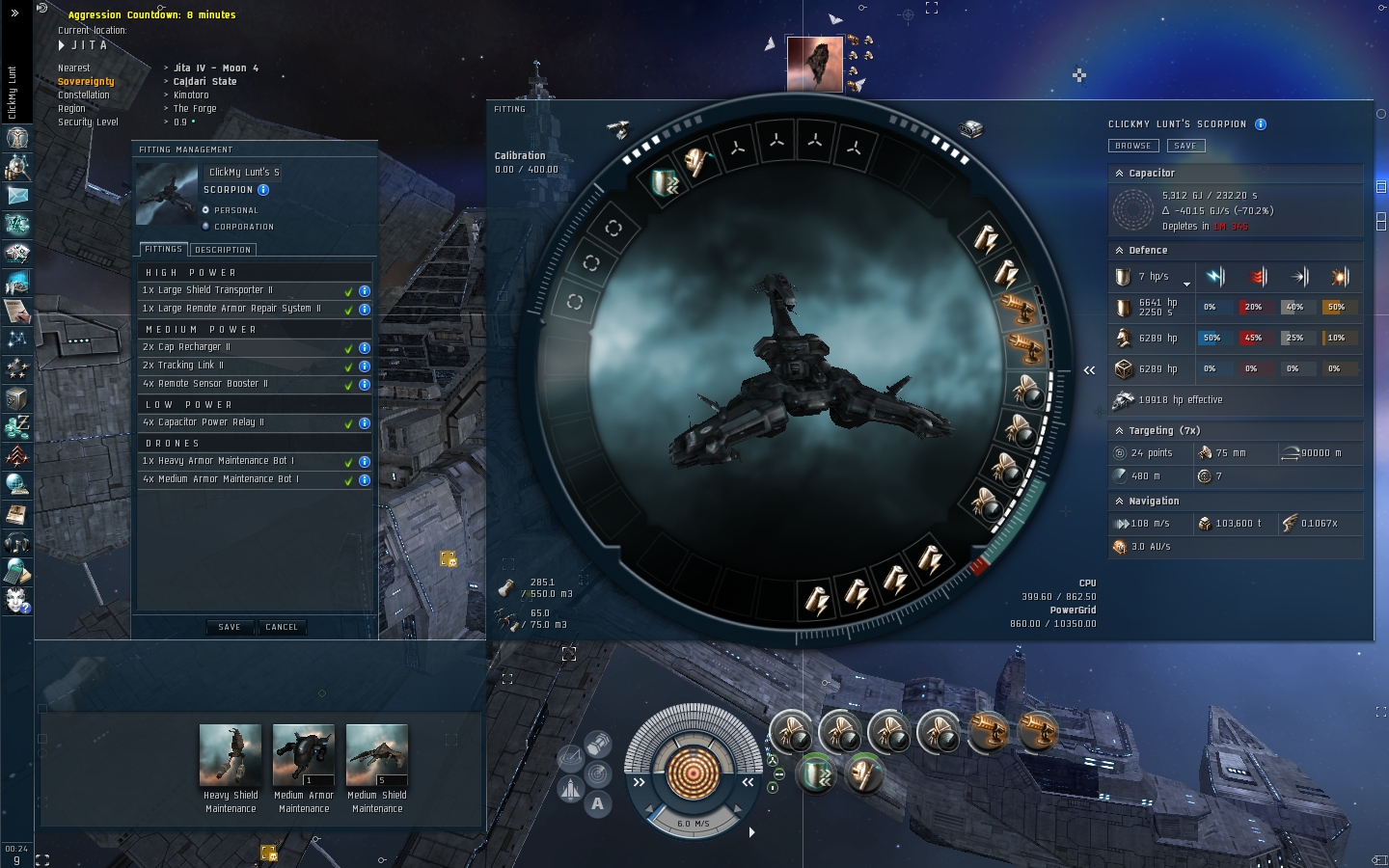Cancel the Fitting Management dialog

(x=282, y=627)
